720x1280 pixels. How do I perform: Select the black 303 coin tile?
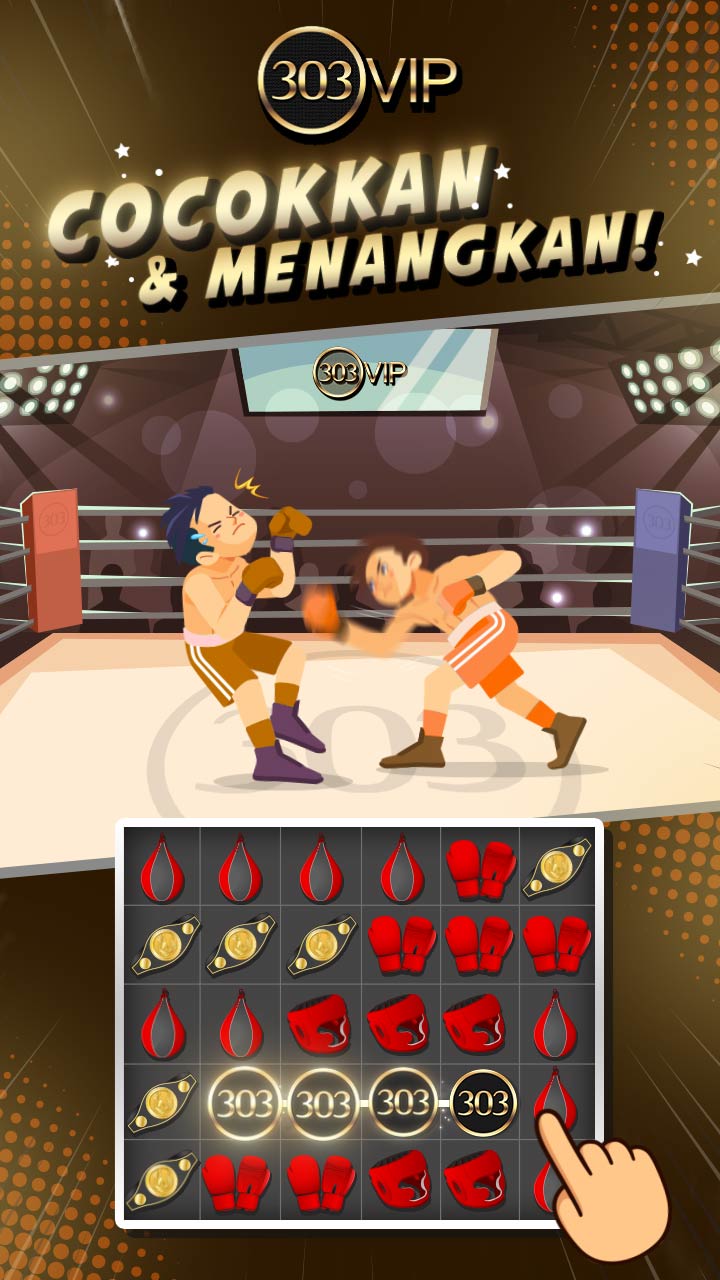coord(483,1103)
